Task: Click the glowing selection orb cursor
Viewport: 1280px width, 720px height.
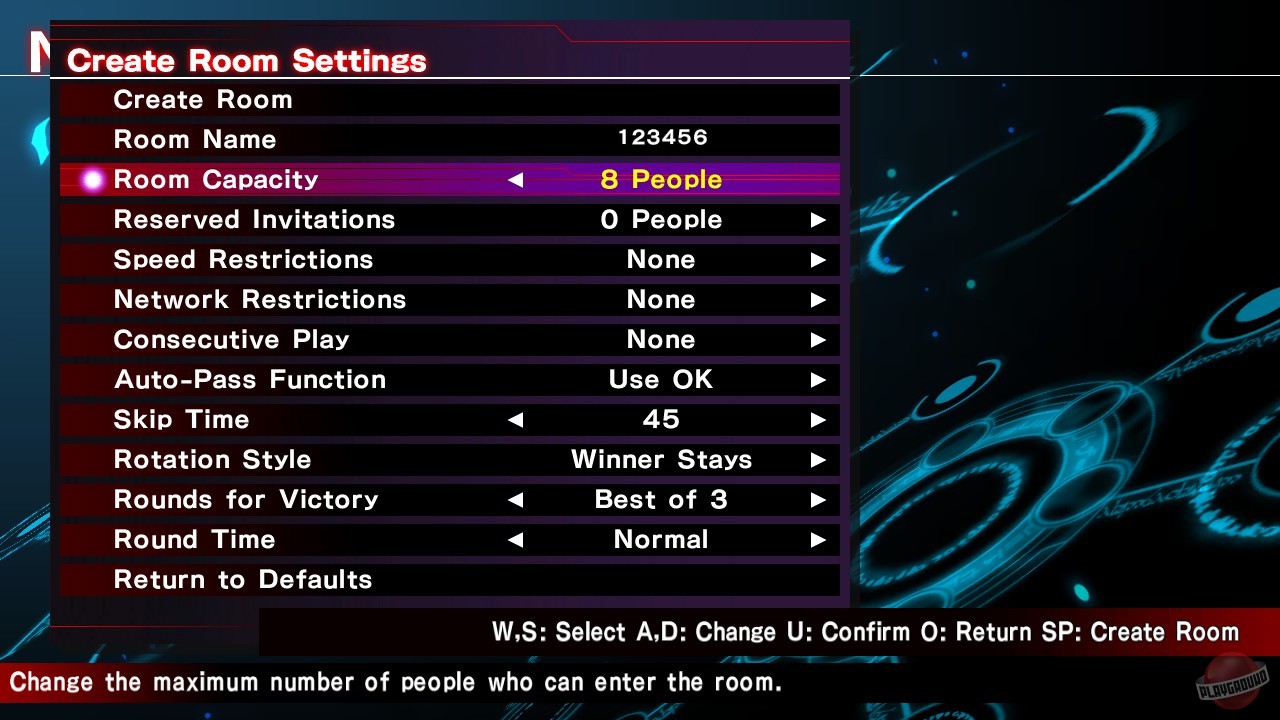Action: click(91, 179)
